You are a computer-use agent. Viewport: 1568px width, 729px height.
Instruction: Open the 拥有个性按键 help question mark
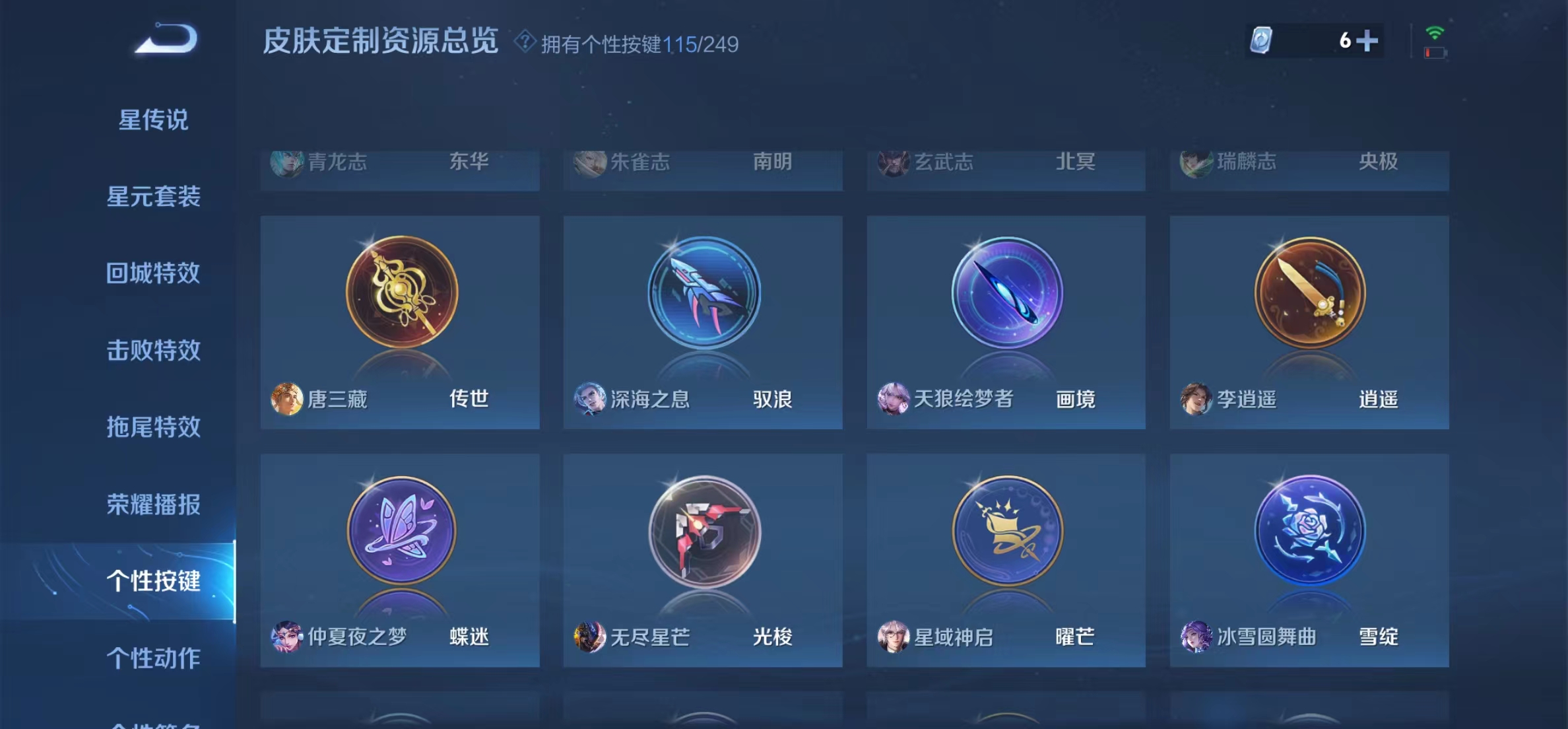coord(524,44)
